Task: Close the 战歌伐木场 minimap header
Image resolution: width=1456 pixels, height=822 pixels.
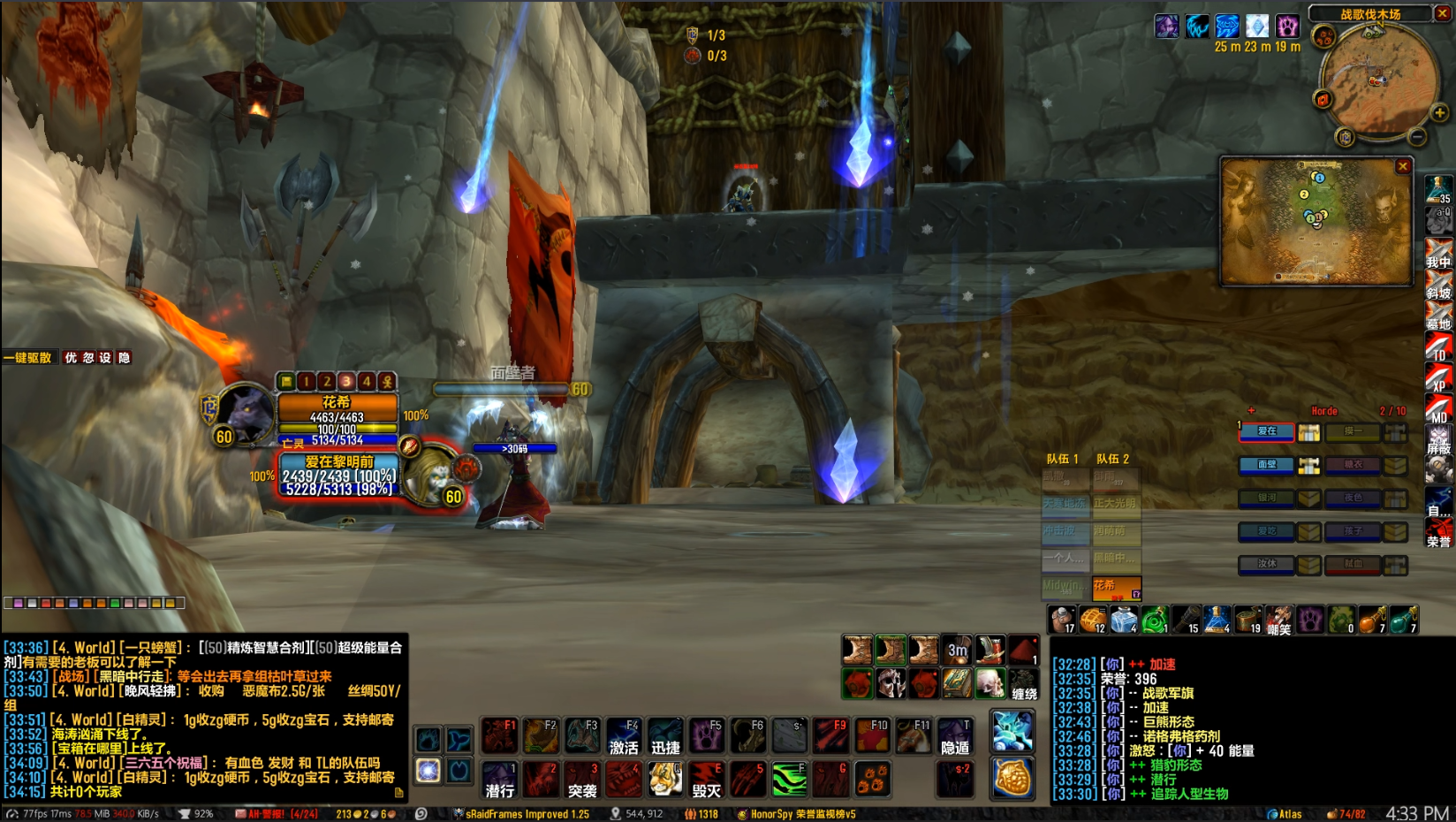Action: [1442, 13]
